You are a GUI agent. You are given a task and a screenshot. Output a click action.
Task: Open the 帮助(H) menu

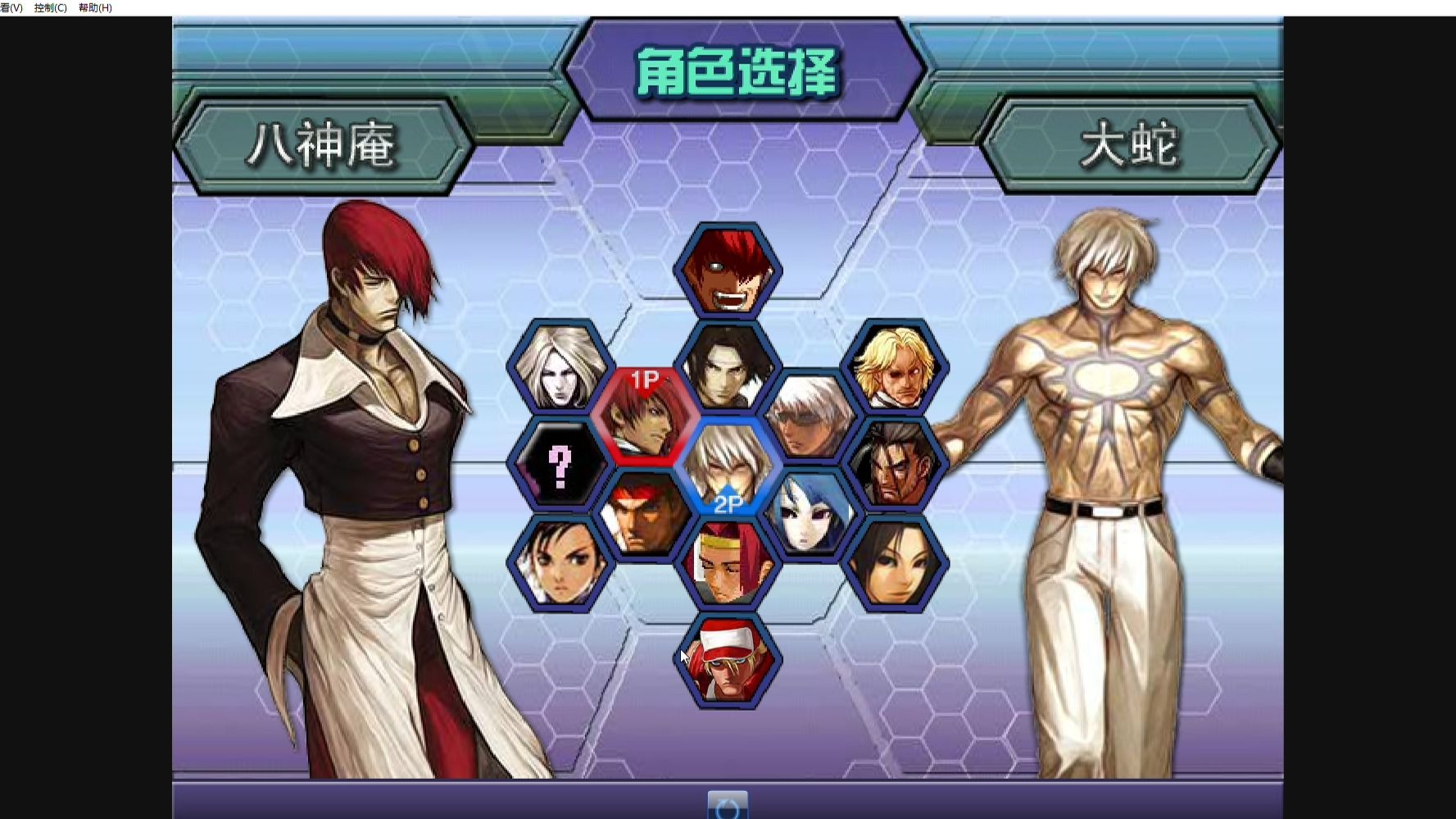point(97,8)
